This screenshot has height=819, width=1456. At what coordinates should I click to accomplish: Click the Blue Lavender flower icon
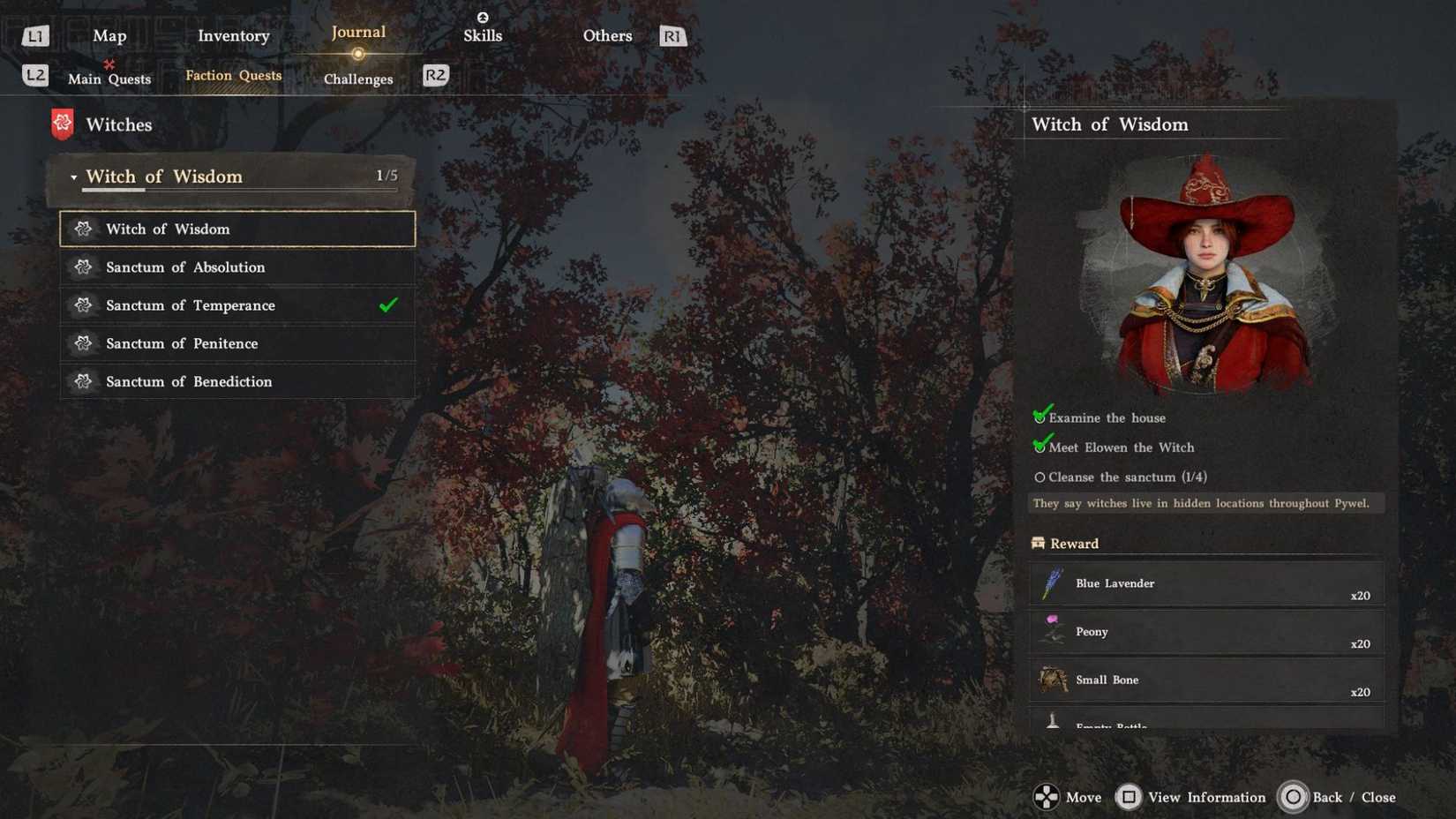[x=1052, y=583]
